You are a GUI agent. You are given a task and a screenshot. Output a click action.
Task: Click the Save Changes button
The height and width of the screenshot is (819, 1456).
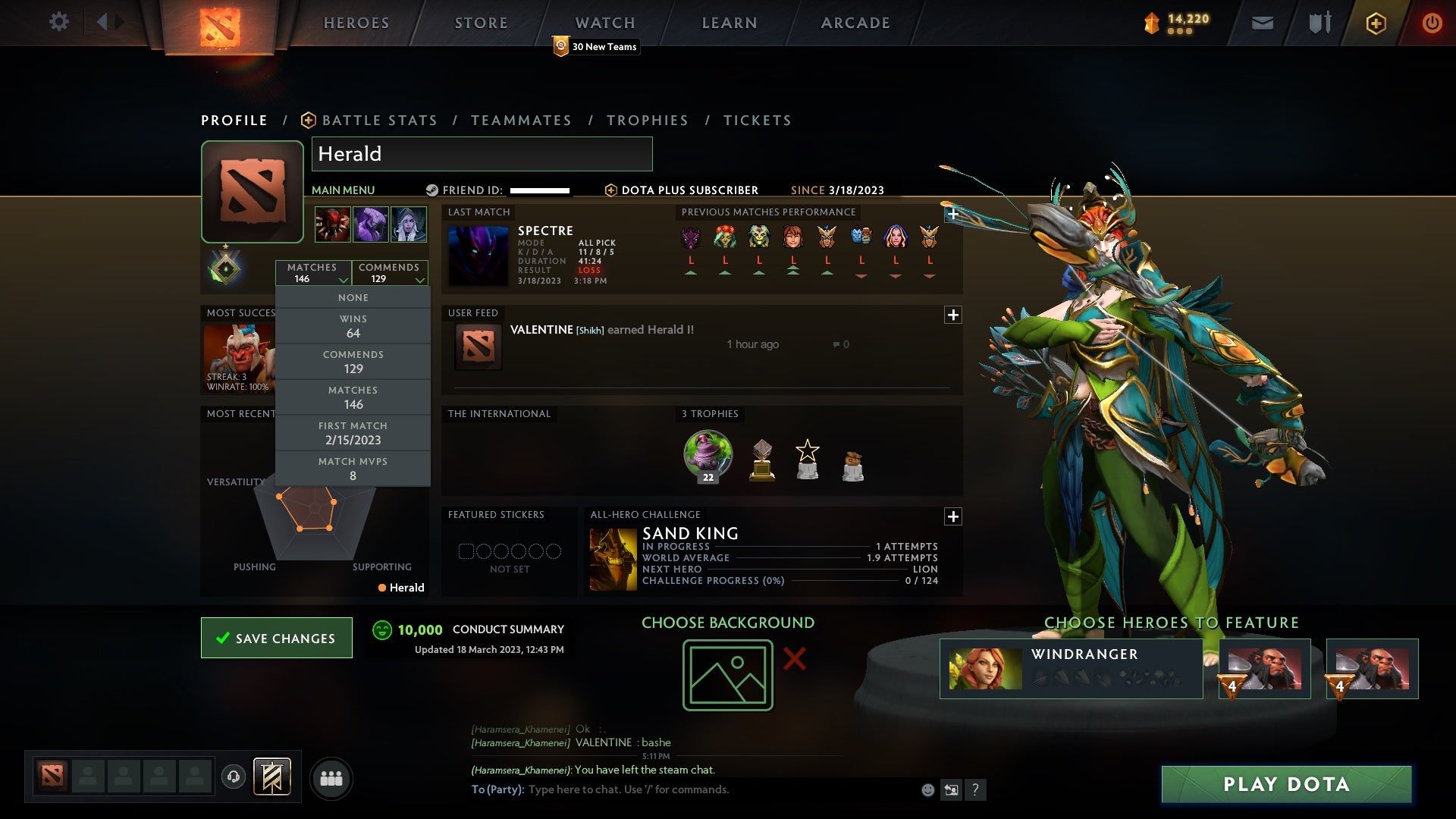pos(276,638)
